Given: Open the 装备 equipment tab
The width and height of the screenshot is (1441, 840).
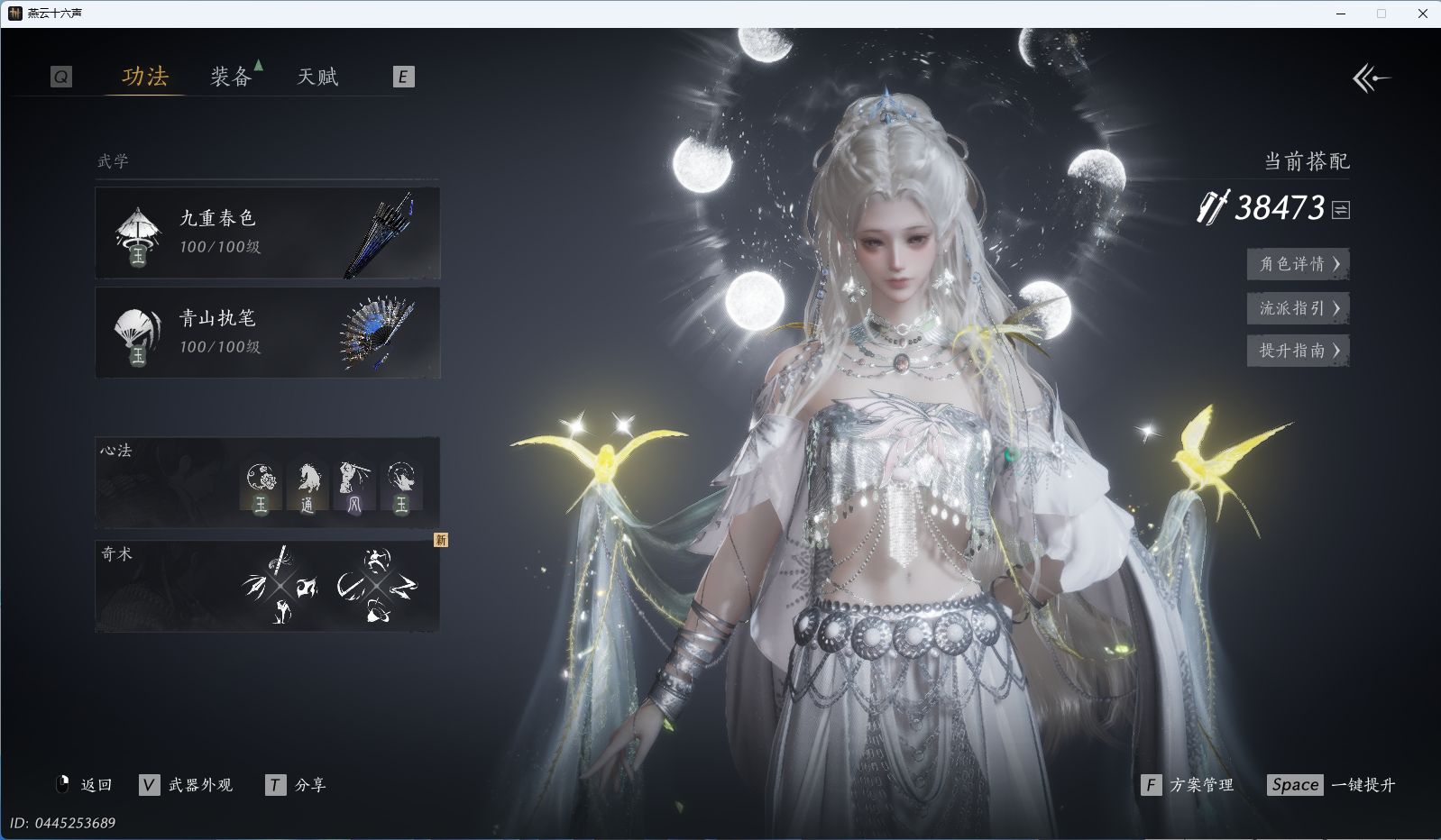Looking at the screenshot, I should [x=231, y=77].
